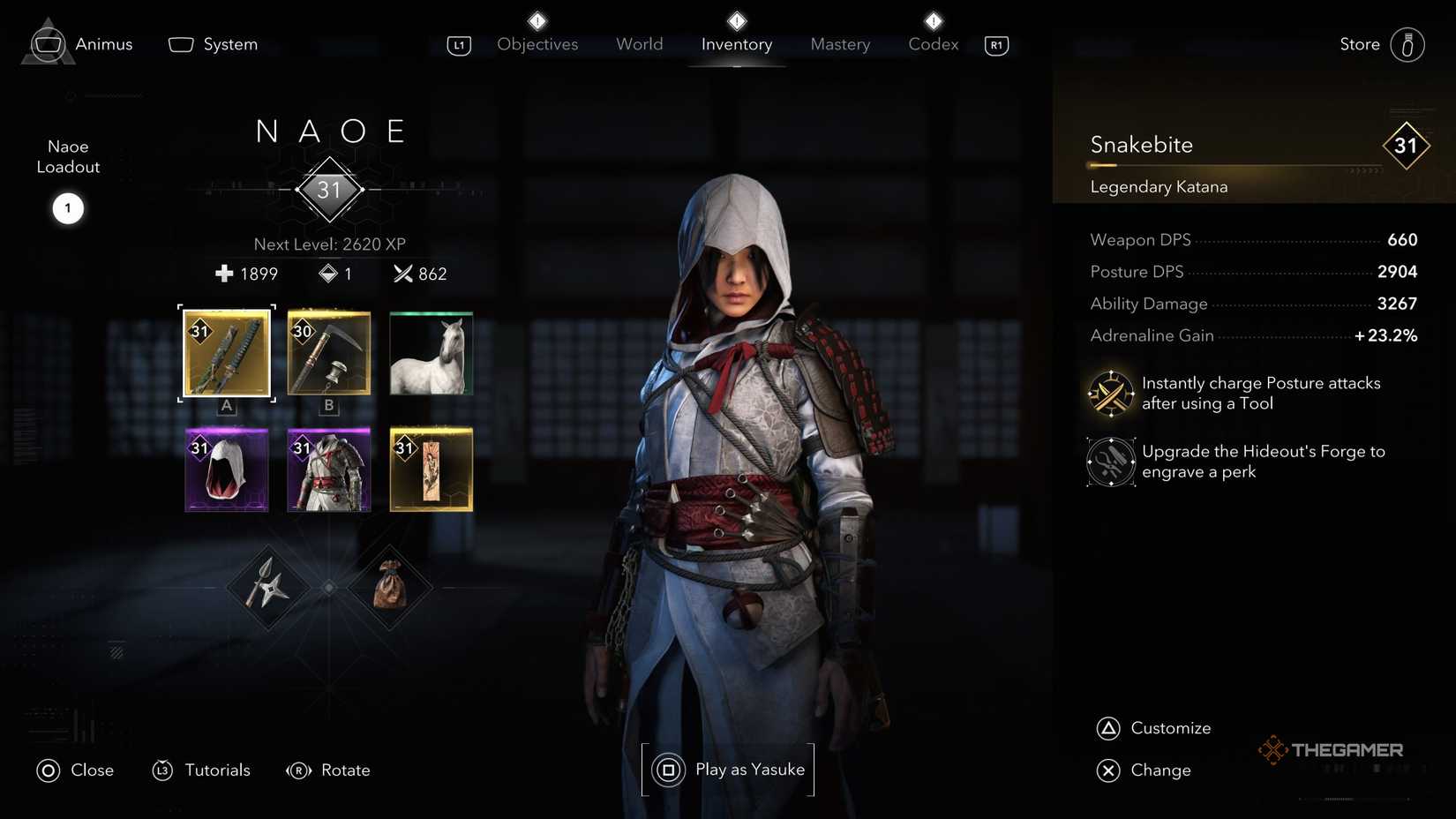Open the Objectives tab
This screenshot has height=819, width=1456.
pyautogui.click(x=537, y=44)
